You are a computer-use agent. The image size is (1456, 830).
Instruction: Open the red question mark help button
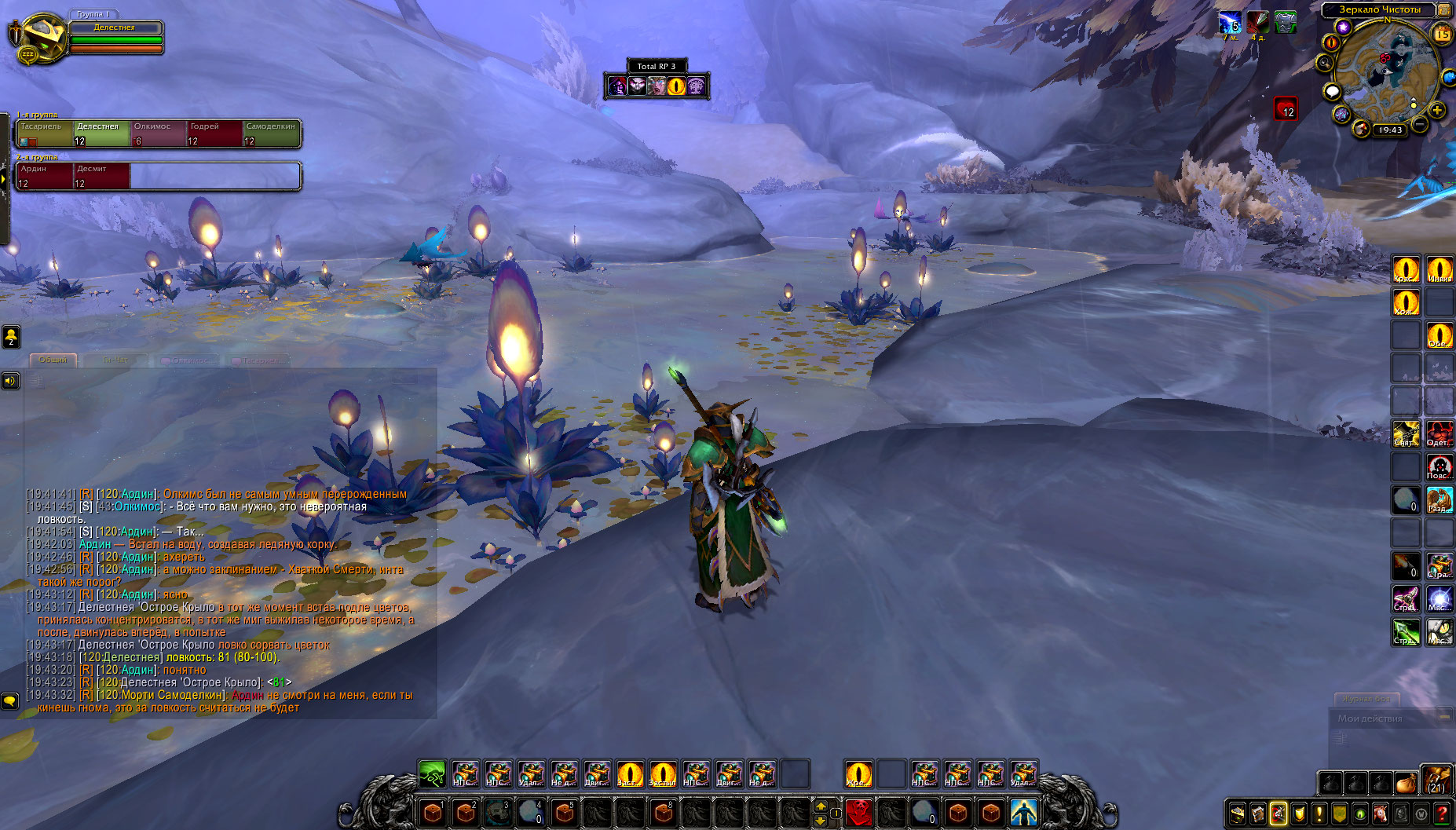pos(1442,814)
